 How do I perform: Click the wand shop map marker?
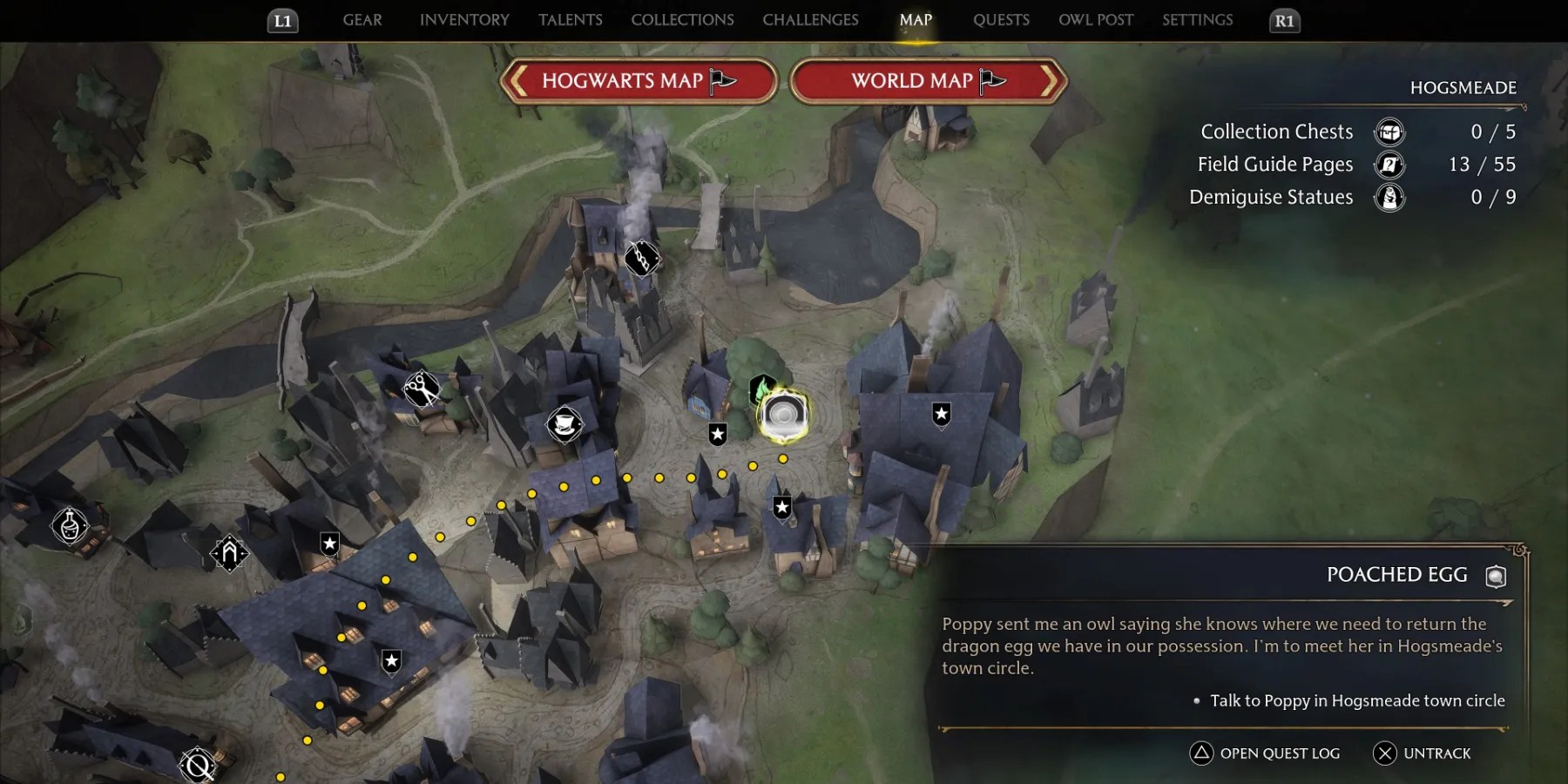point(642,258)
